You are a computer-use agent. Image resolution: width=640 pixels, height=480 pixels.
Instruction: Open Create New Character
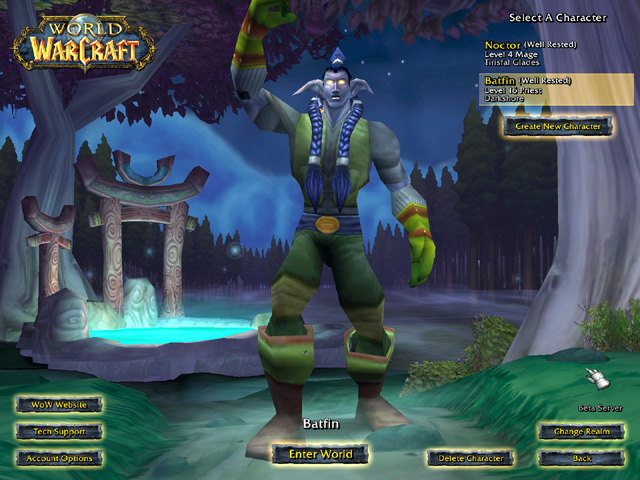[557, 127]
